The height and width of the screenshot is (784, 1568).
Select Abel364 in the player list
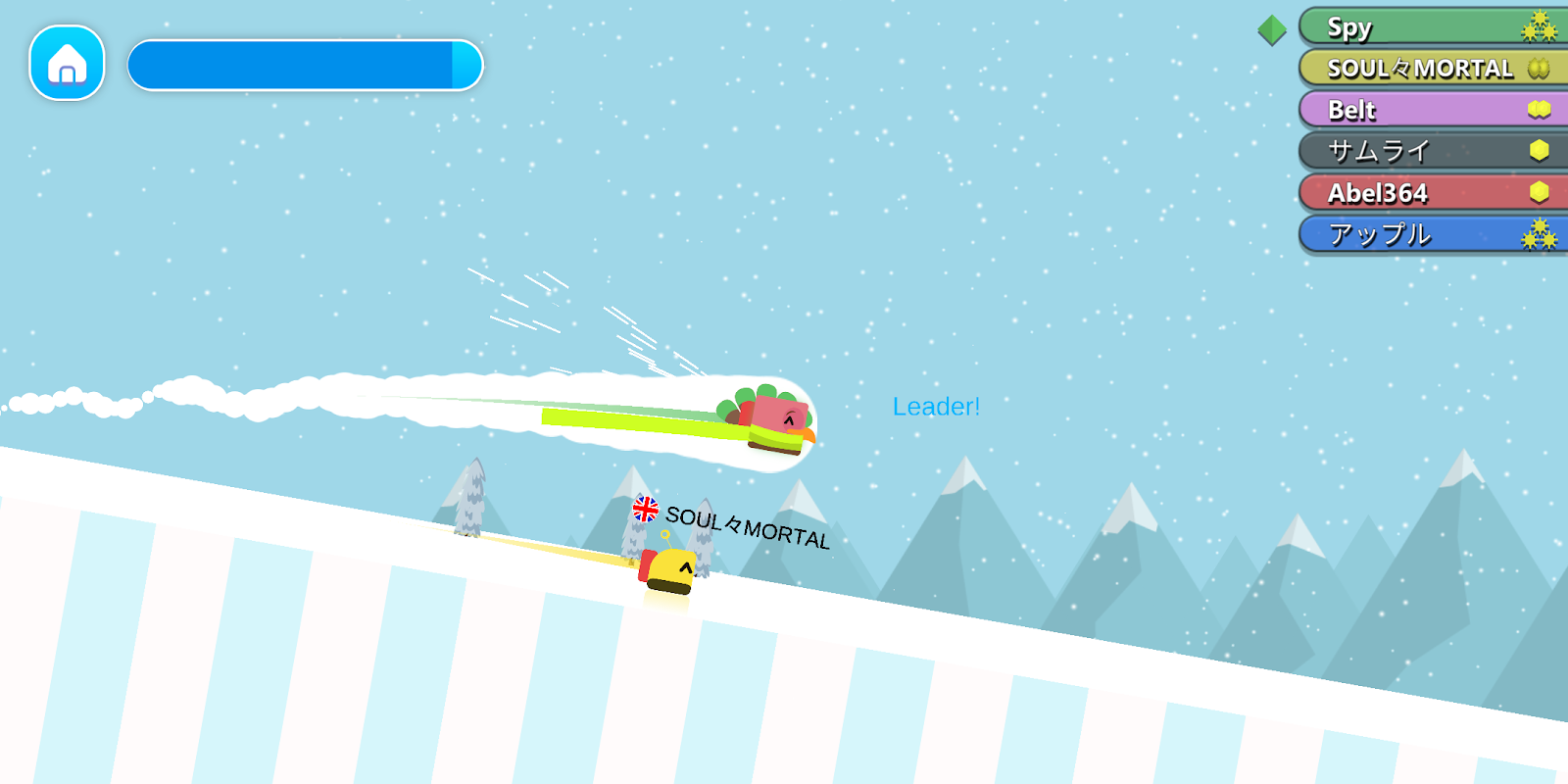click(x=1433, y=192)
